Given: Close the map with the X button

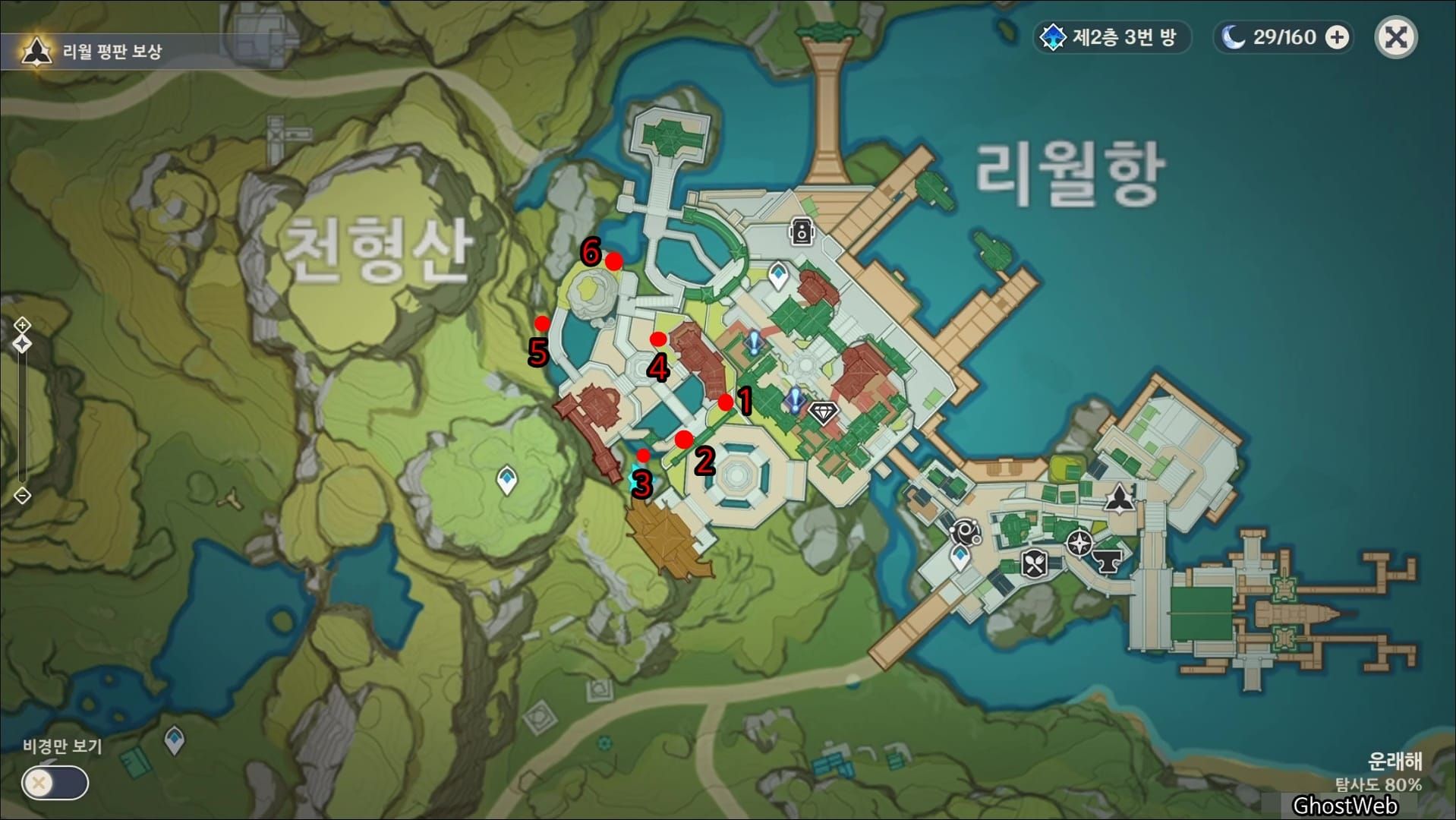Looking at the screenshot, I should pyautogui.click(x=1395, y=36).
